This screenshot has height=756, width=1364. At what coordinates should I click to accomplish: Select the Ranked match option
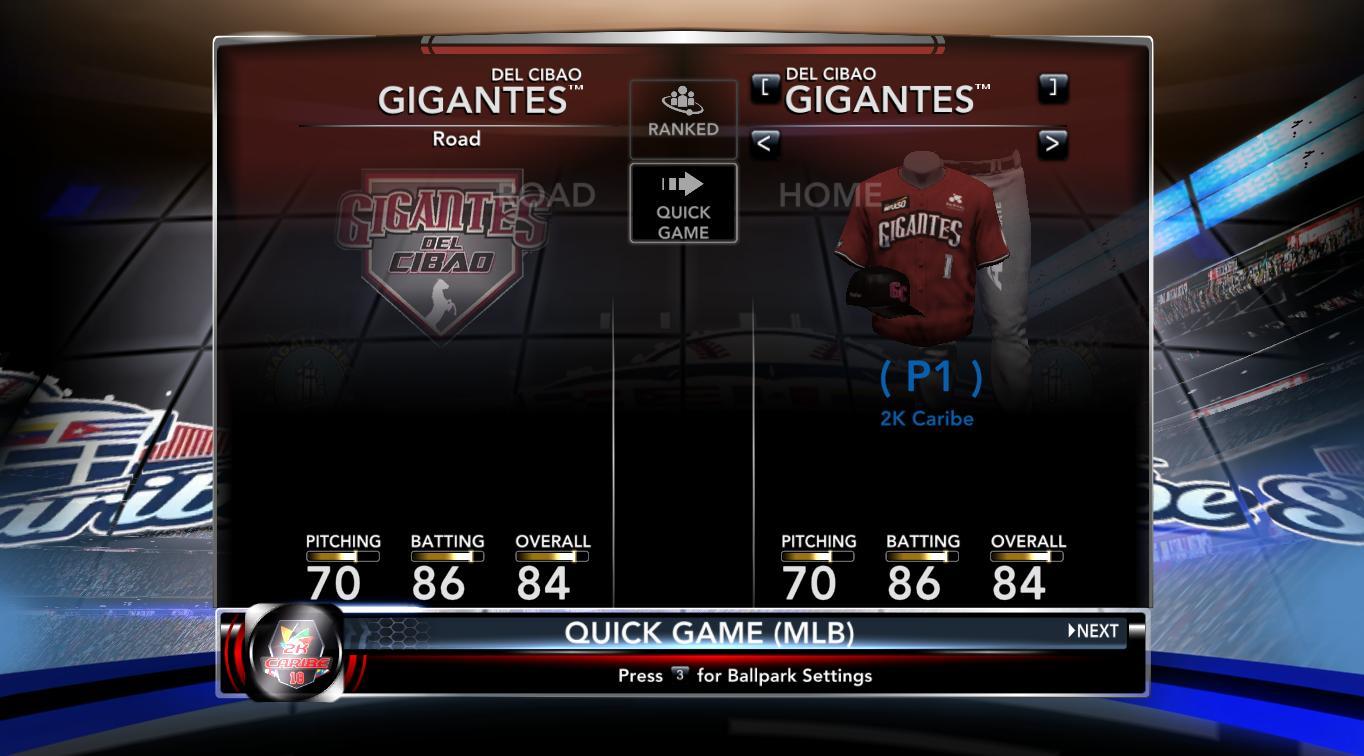(683, 118)
